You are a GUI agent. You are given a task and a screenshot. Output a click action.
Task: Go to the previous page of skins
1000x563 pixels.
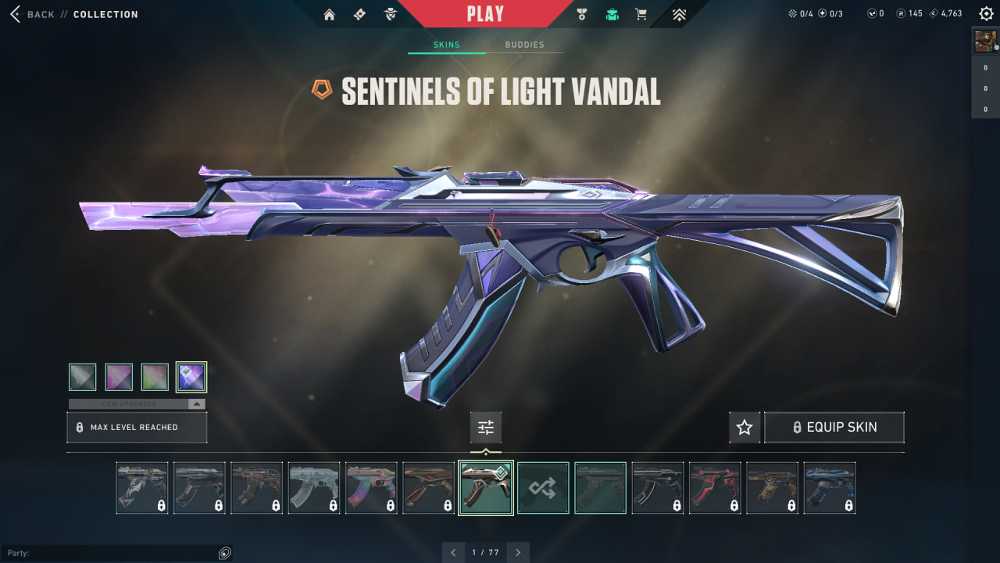point(453,552)
